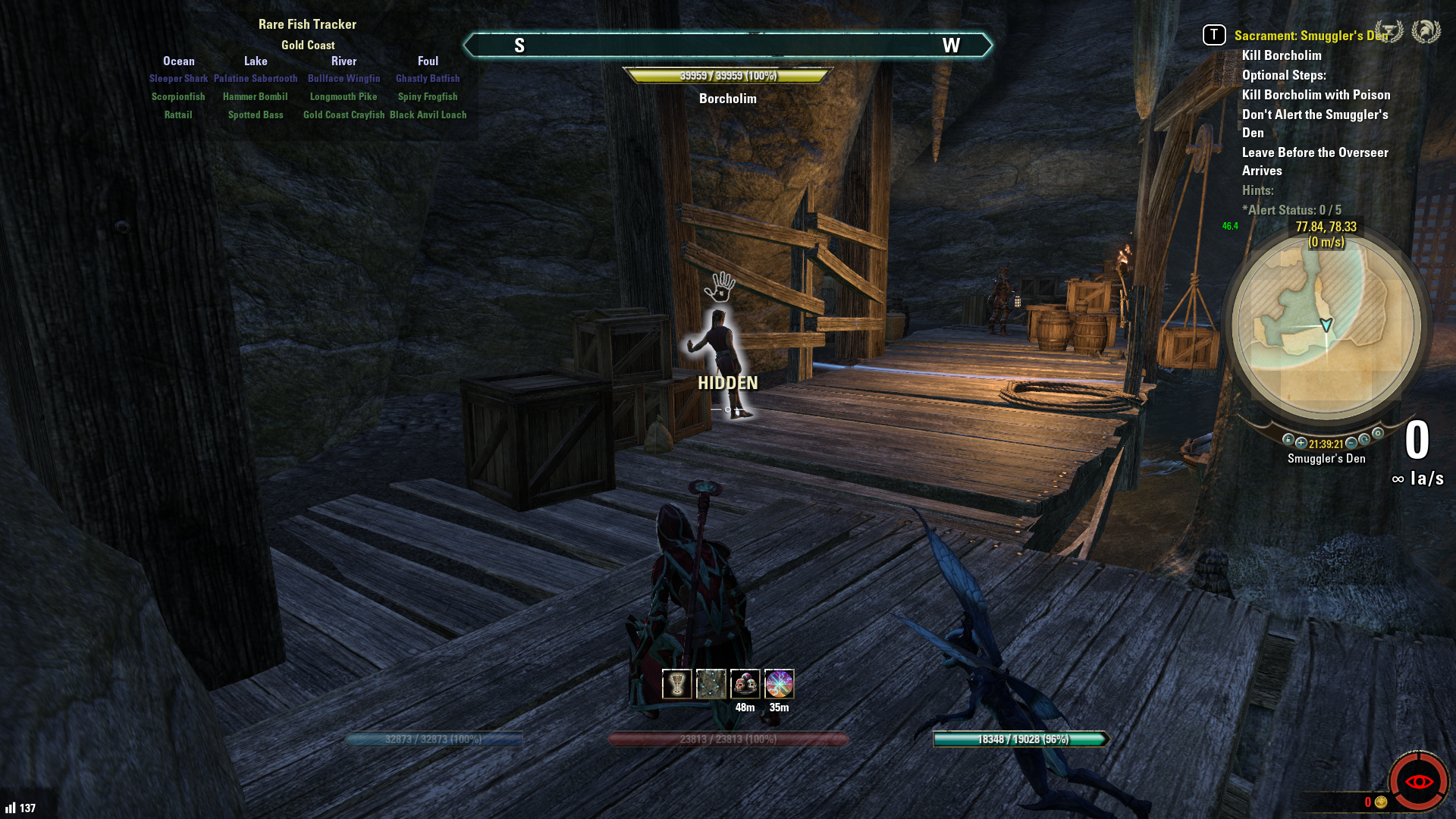The width and height of the screenshot is (1456, 819).
Task: Select the golden chalice buff icon
Action: point(676,684)
